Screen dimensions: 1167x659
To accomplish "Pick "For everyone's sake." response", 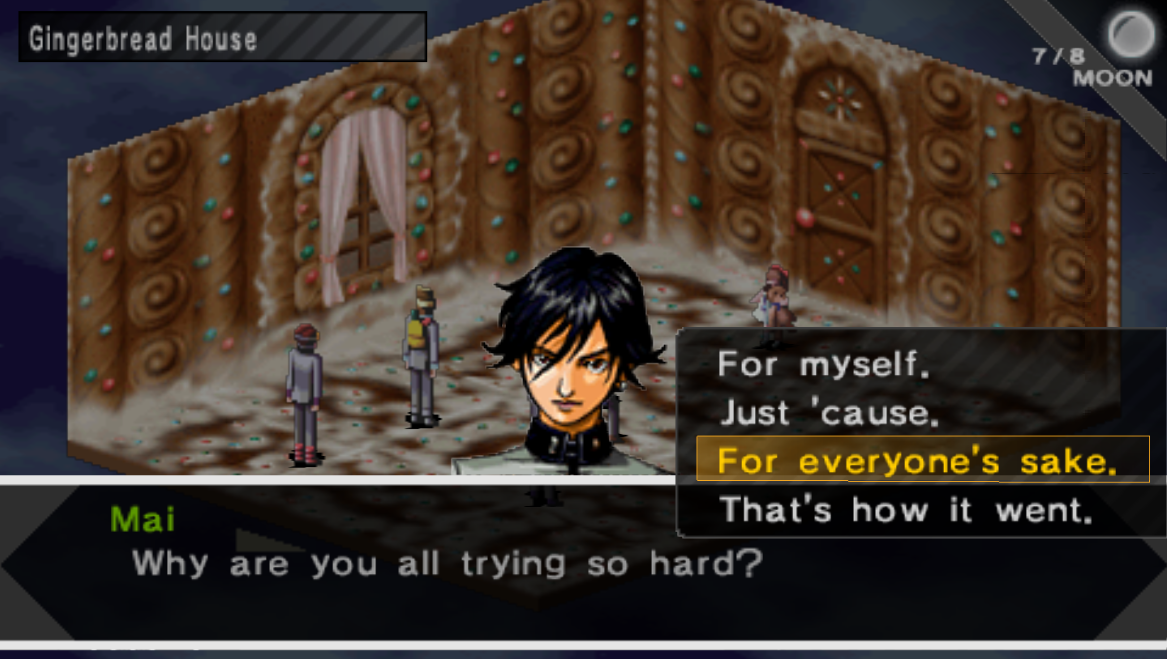I will pyautogui.click(x=916, y=461).
